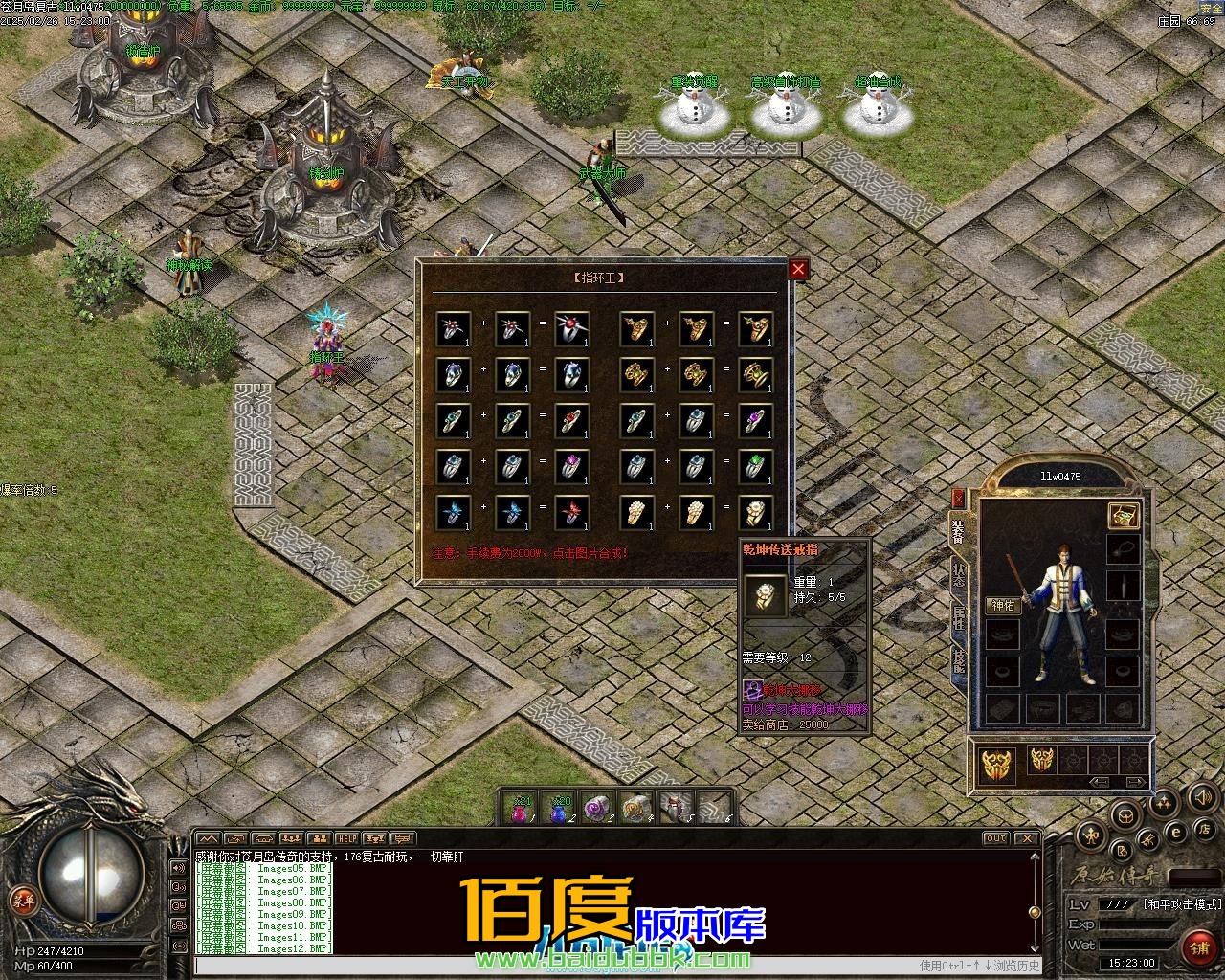Click the 神佑 button

coord(1004,605)
